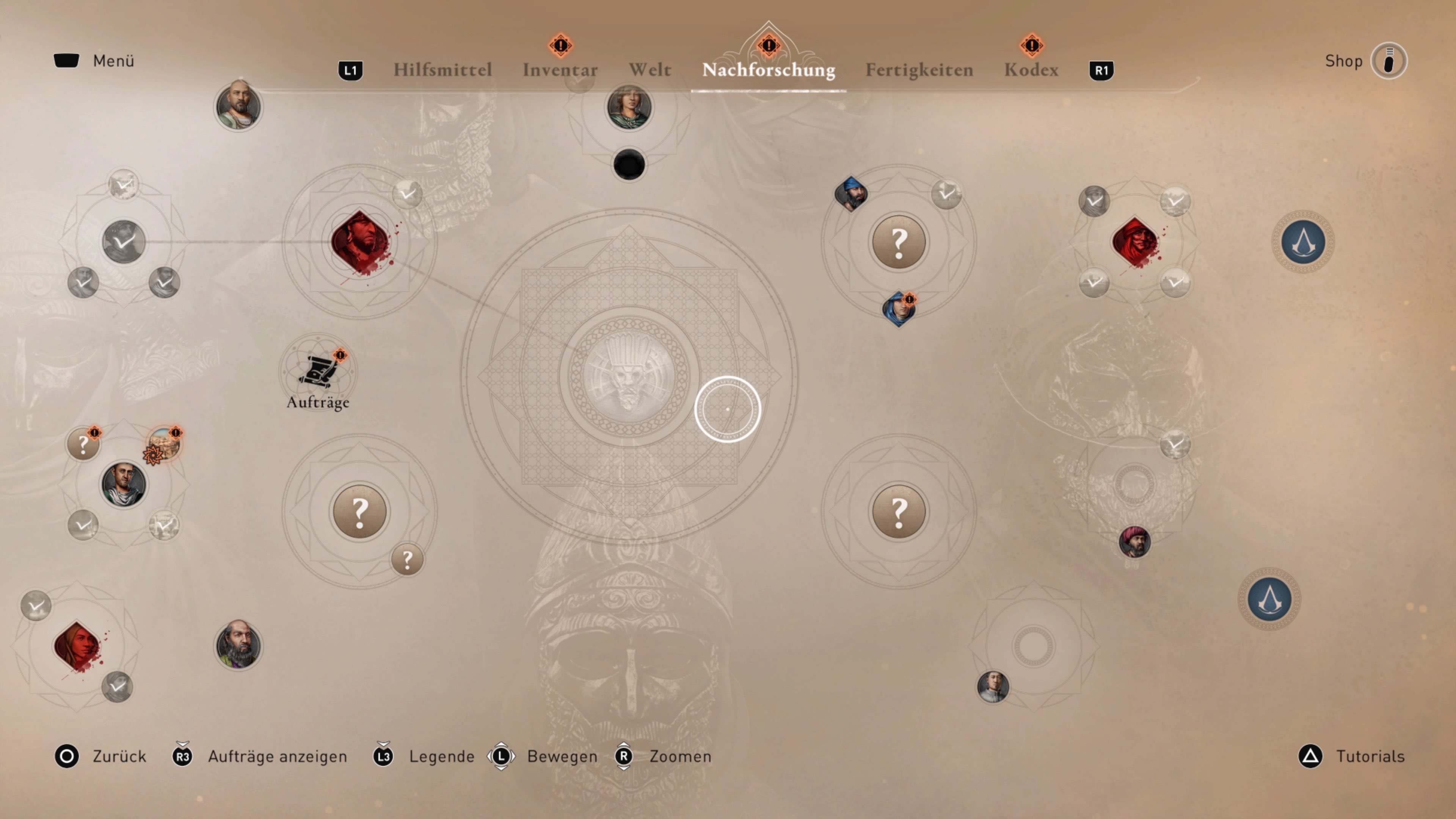The height and width of the screenshot is (819, 1456).
Task: Select the short-haired man in white robe portrait
Action: [x=123, y=484]
